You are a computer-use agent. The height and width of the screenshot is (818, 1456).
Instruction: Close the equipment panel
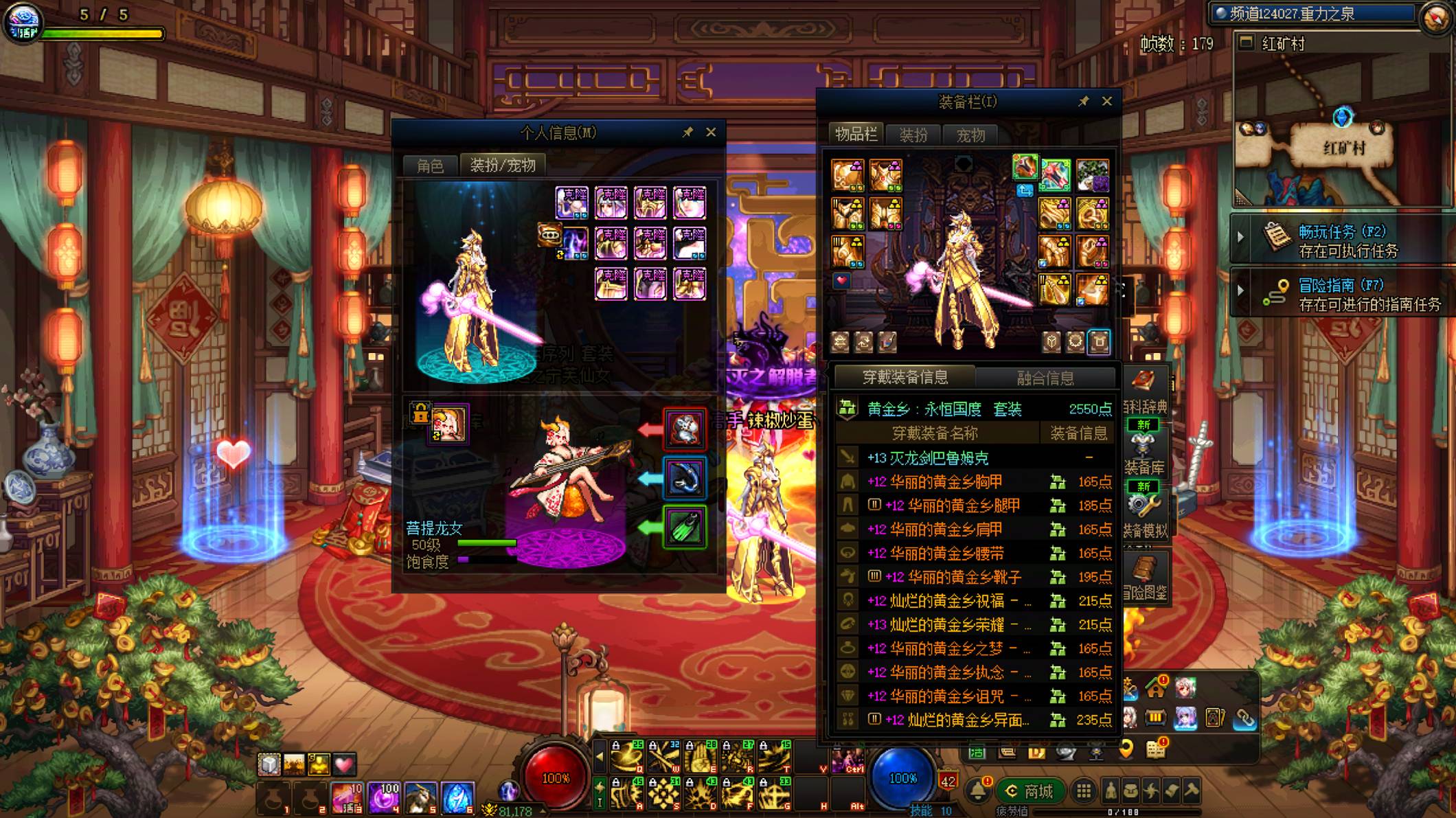[x=1106, y=101]
